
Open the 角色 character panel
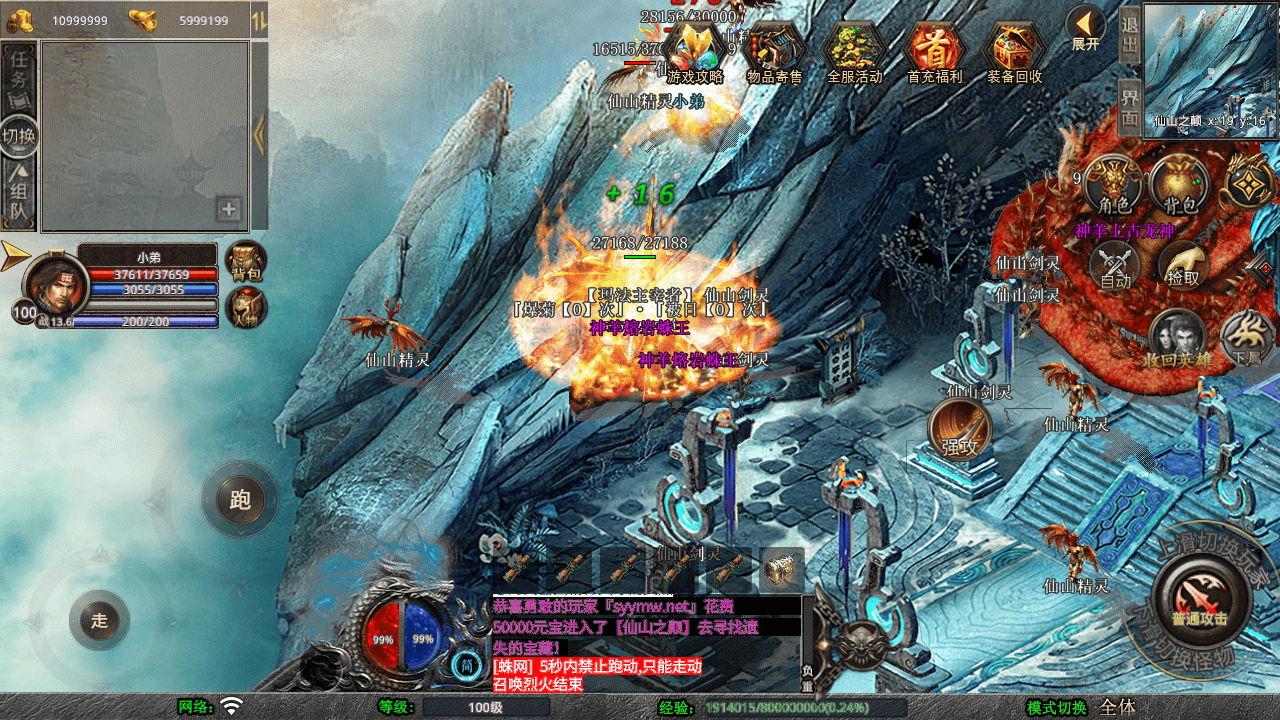[1113, 186]
